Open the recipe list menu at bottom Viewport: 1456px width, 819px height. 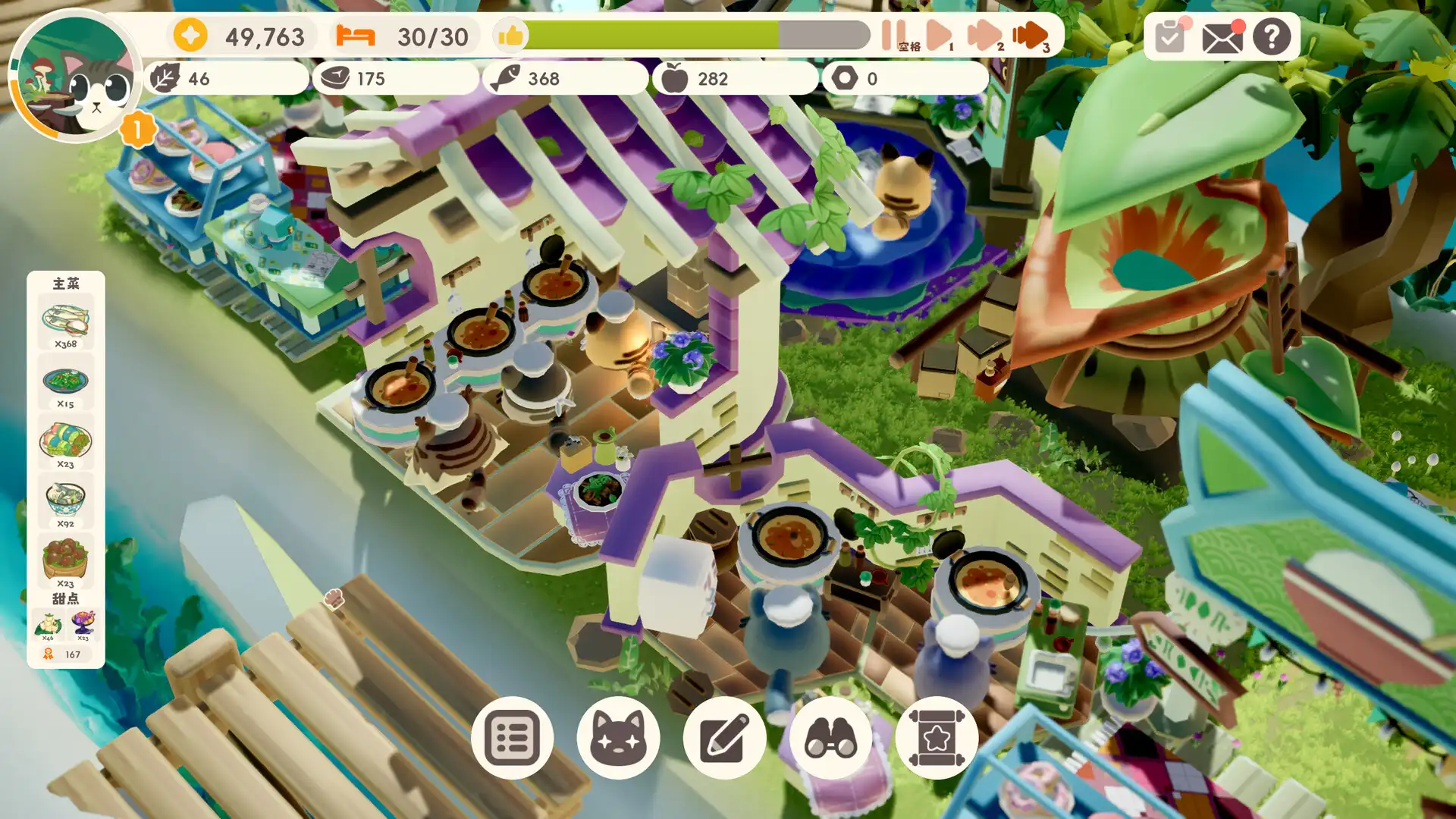513,737
